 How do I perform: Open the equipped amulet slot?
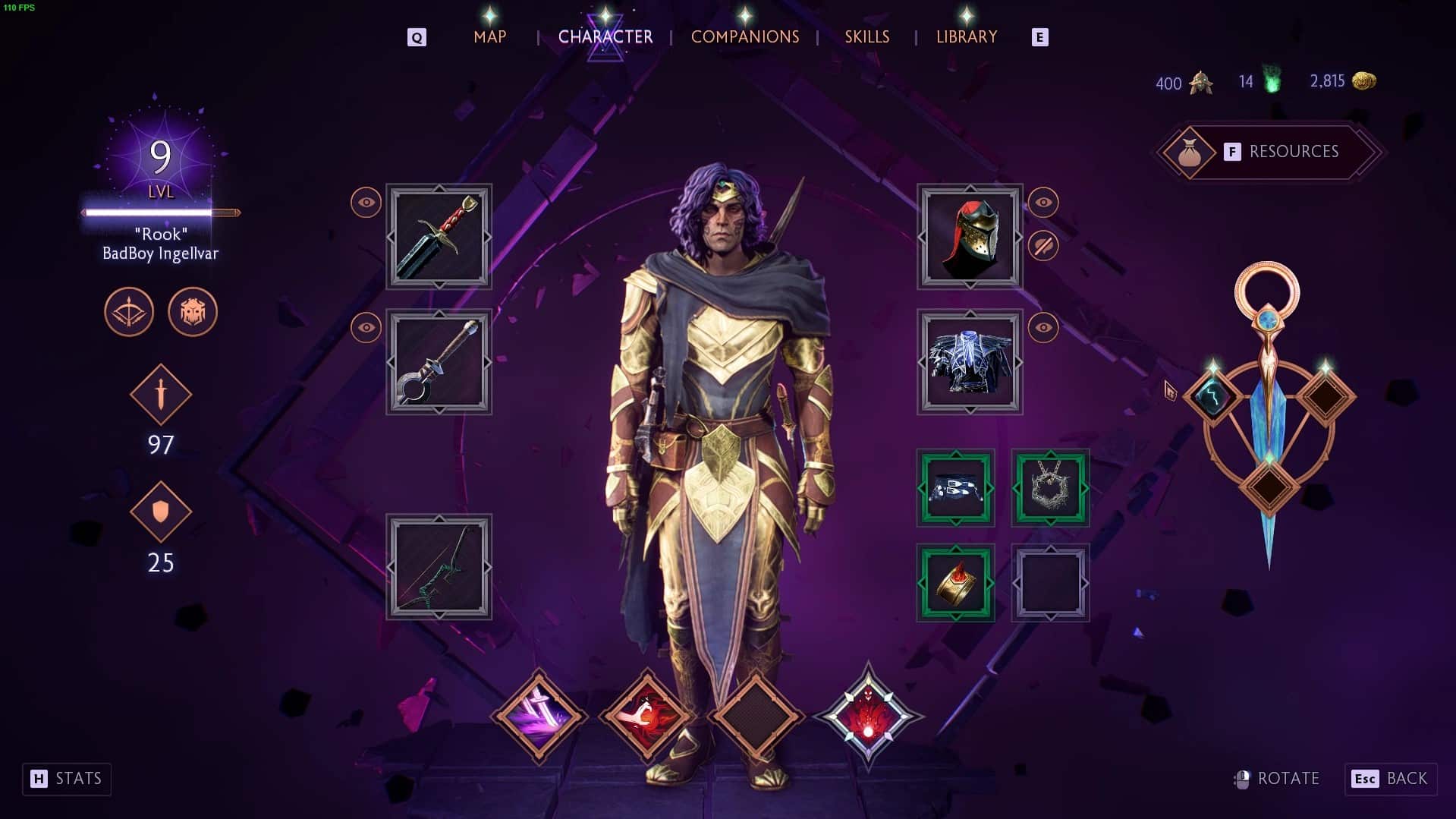coord(1050,487)
